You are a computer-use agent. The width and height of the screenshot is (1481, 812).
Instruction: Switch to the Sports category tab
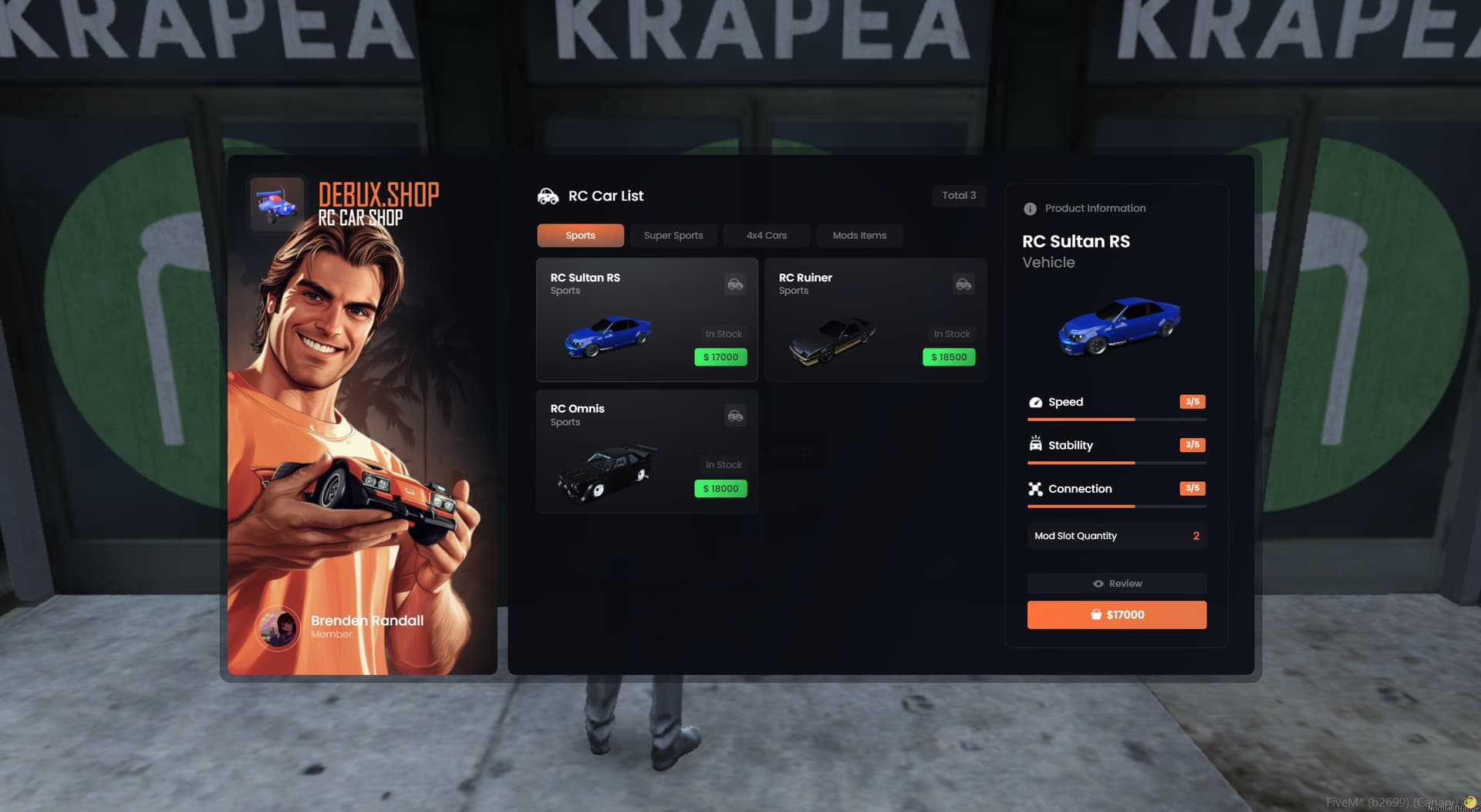(580, 235)
